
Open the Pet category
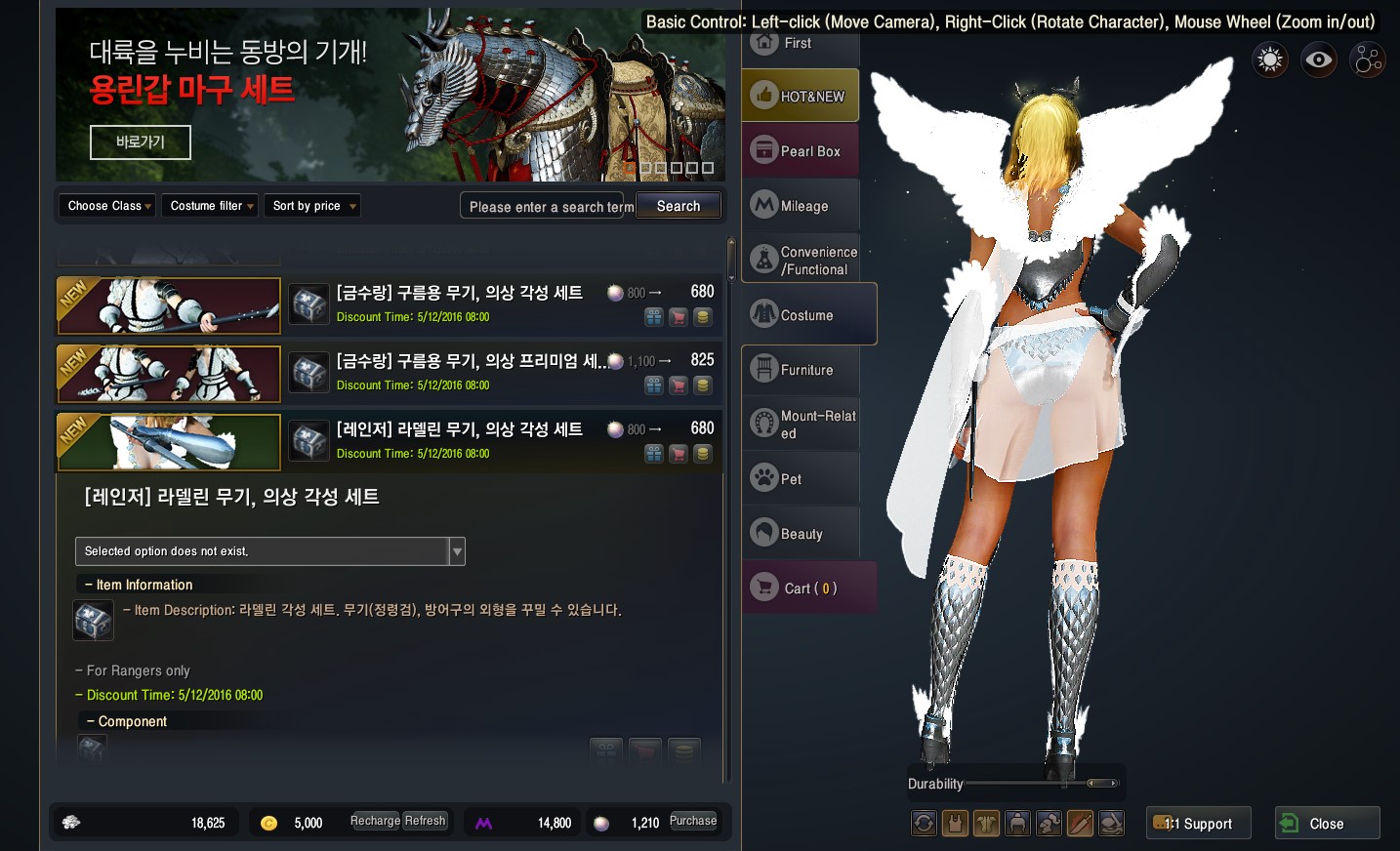801,479
